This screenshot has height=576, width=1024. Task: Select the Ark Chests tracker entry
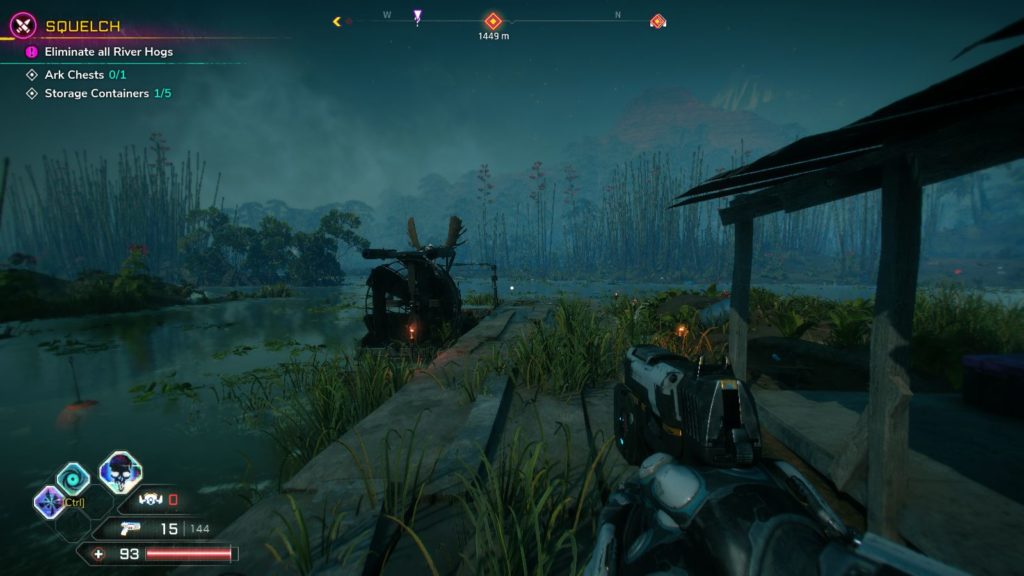click(85, 75)
